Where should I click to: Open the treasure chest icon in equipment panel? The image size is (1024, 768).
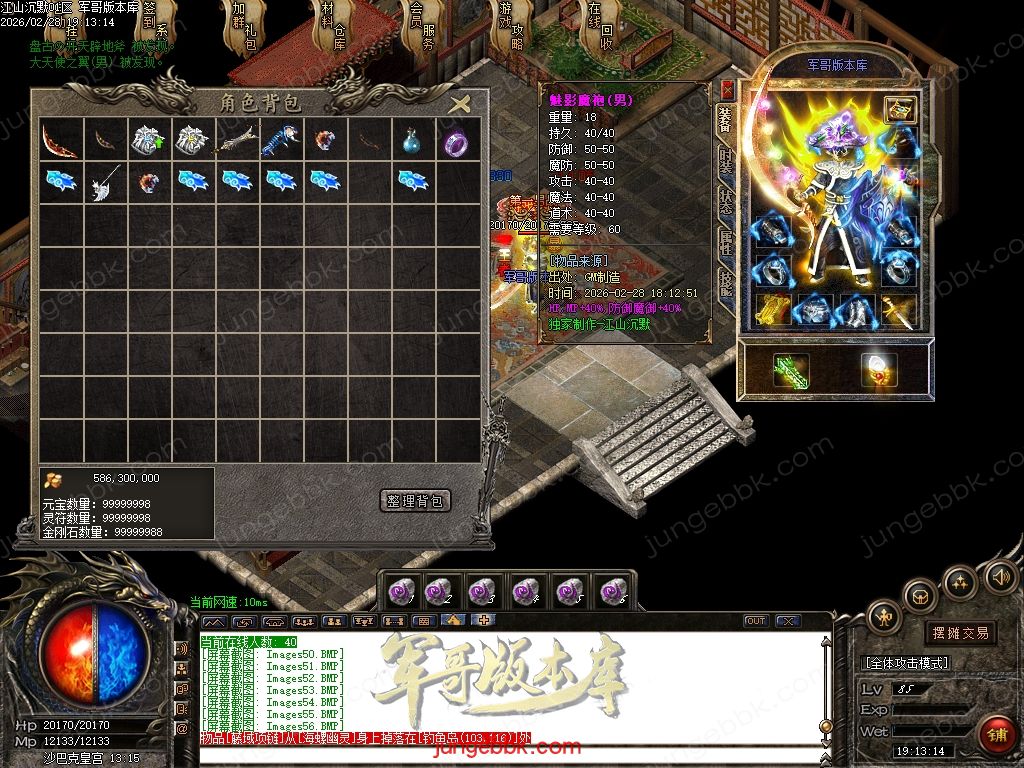(x=901, y=110)
